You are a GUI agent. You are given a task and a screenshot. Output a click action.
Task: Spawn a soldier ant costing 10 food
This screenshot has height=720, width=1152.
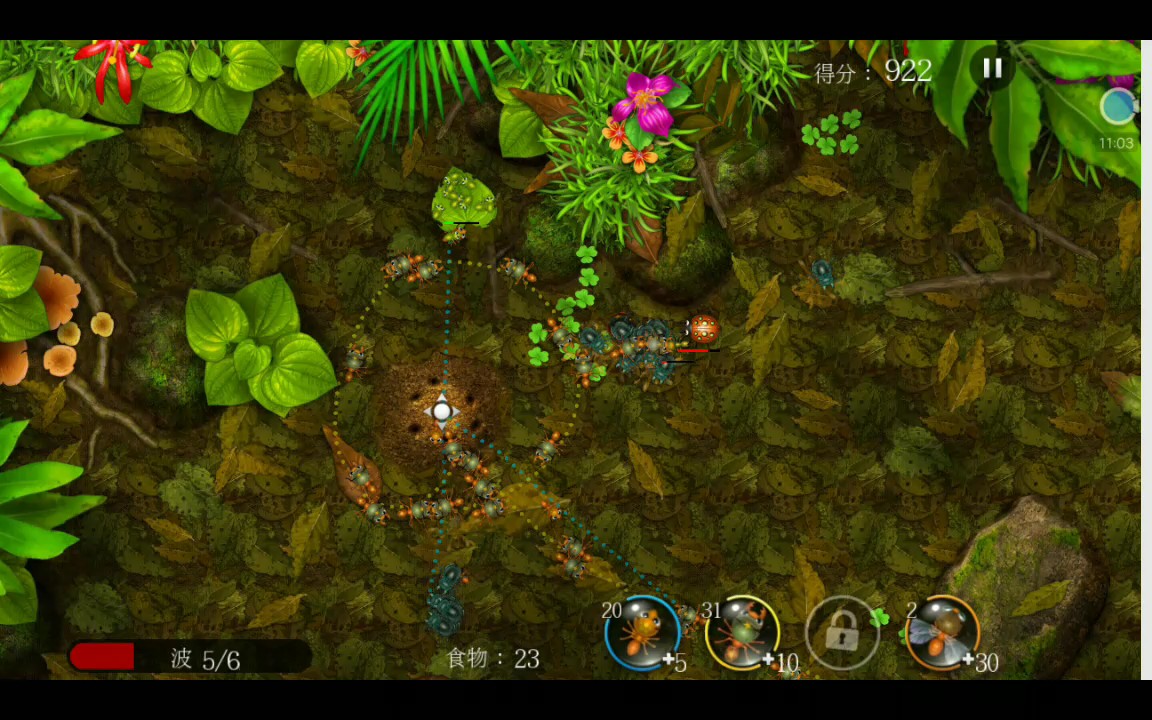[x=742, y=632]
